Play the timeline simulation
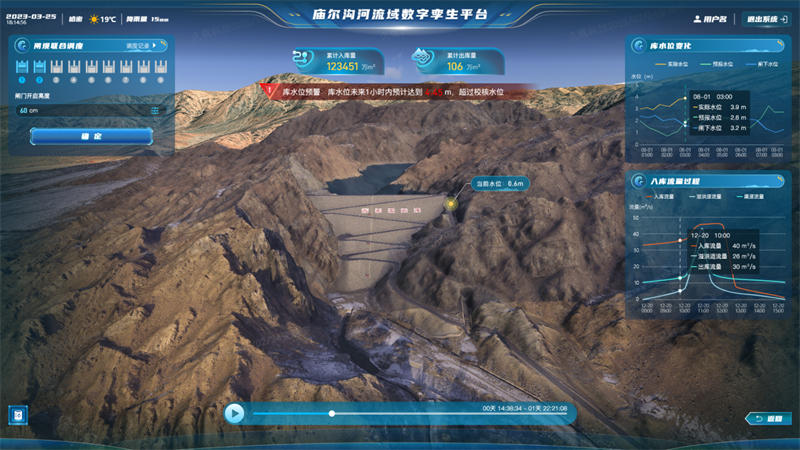Screen dimensions: 800x450 234,412
